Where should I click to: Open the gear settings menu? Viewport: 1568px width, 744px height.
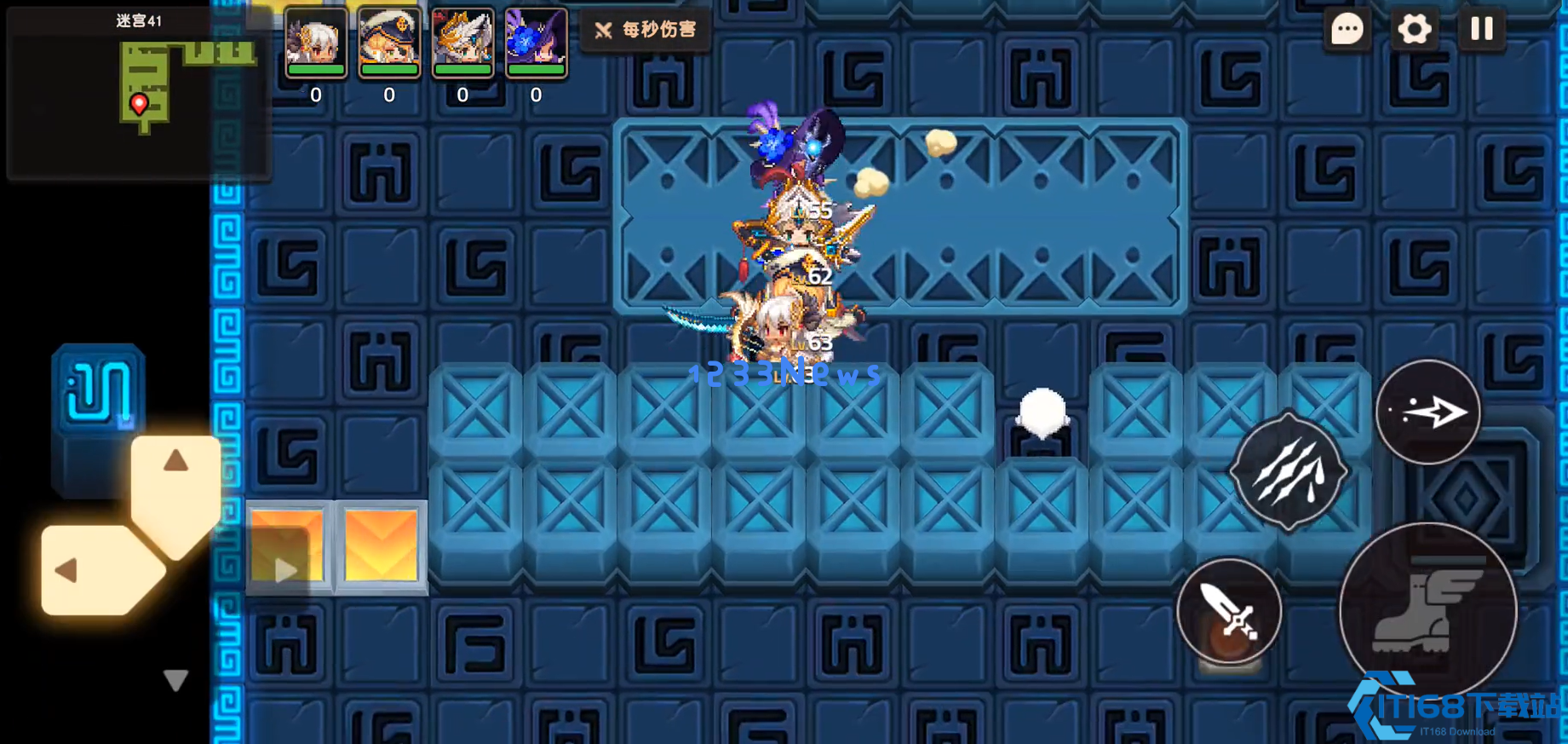[1414, 30]
